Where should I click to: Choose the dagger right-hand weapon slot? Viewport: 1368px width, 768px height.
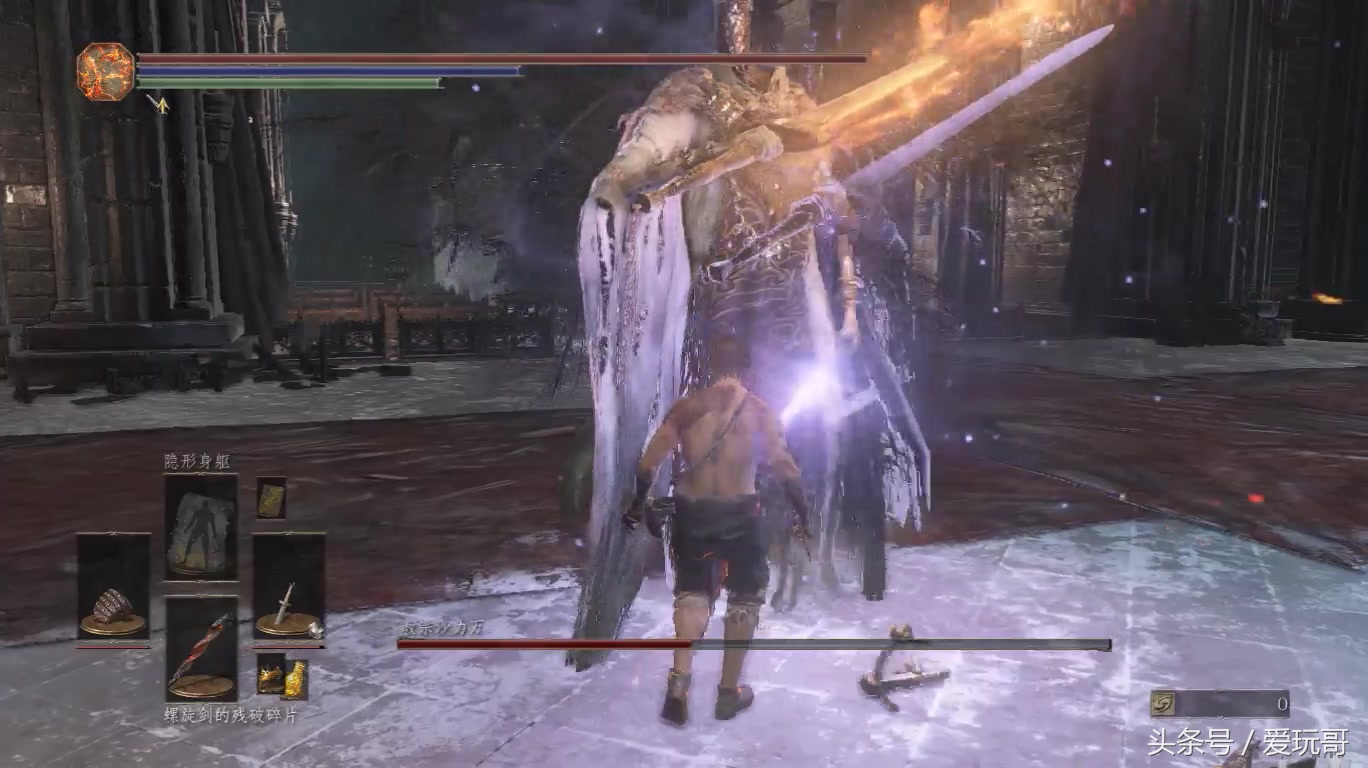(288, 587)
